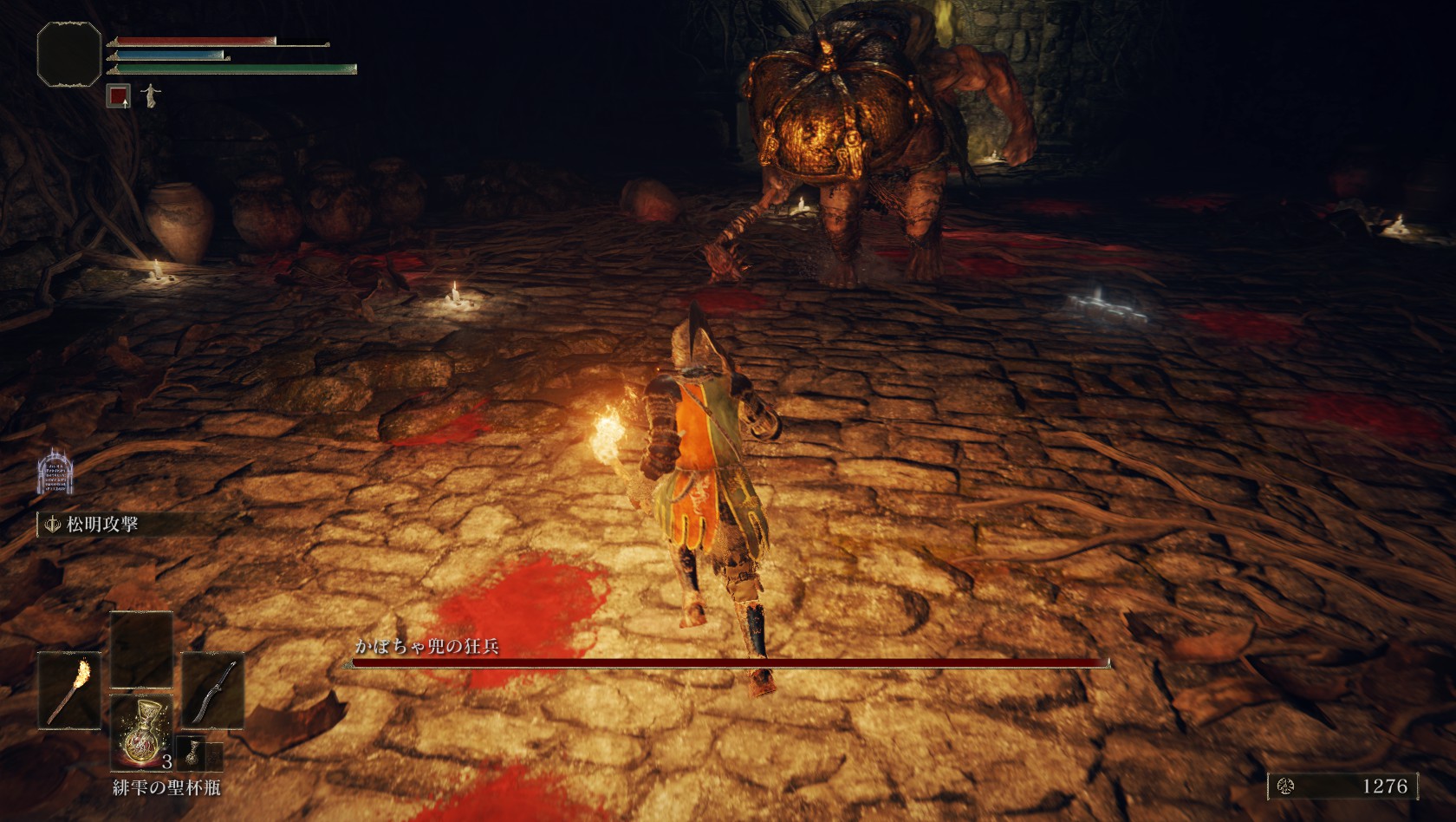The image size is (1456, 822).
Task: Select the torch left-hand equipment slot
Action: [x=68, y=690]
